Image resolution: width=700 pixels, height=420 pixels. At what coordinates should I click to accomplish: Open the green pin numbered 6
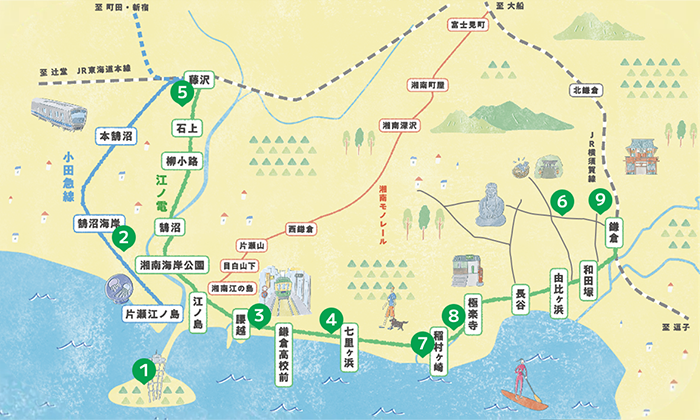pyautogui.click(x=562, y=202)
